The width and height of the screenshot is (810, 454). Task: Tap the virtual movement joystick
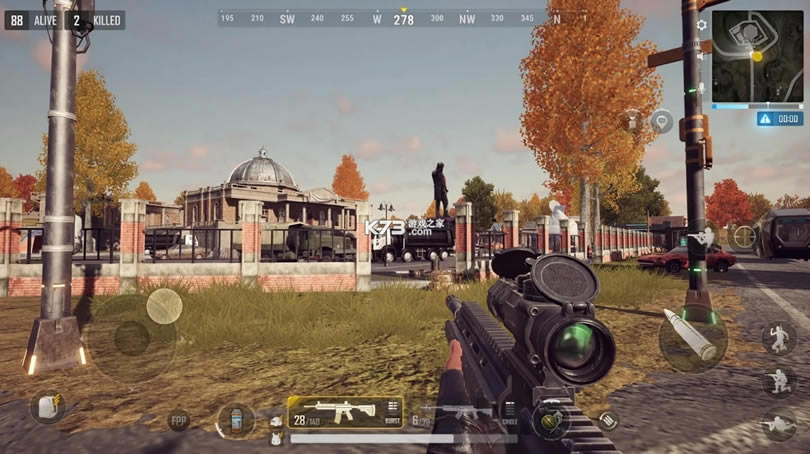pyautogui.click(x=132, y=338)
